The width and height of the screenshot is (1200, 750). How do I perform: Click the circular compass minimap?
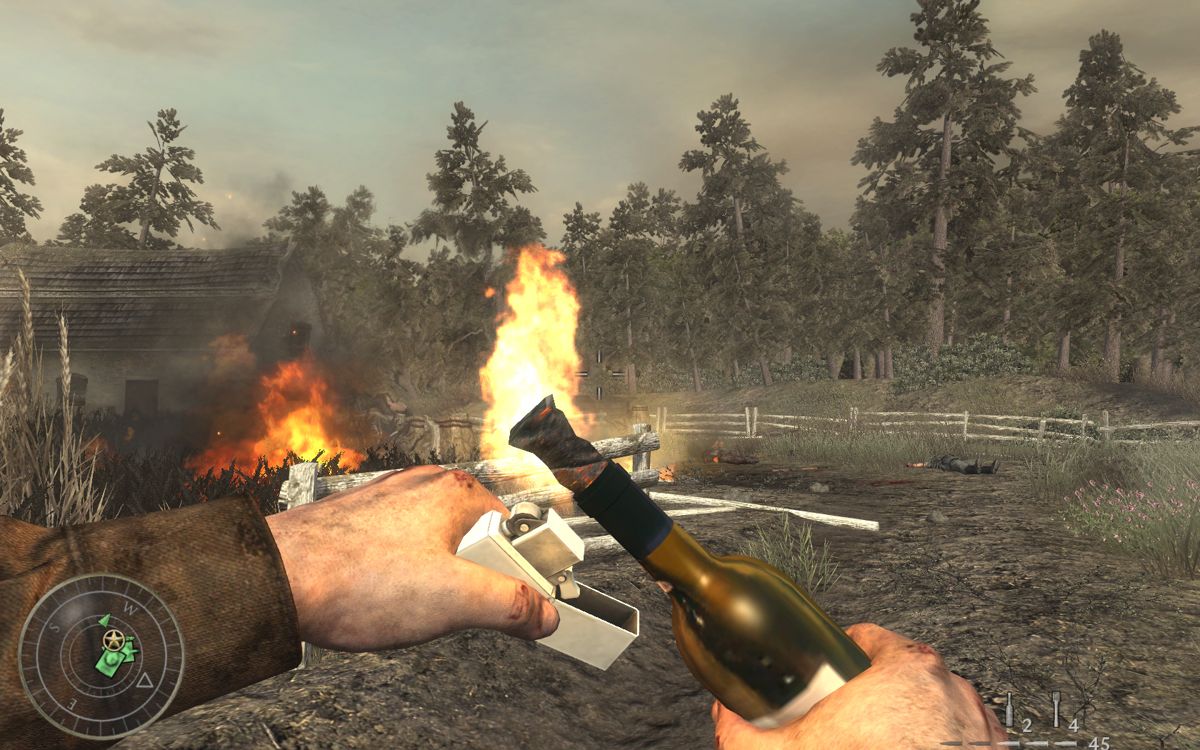101,656
